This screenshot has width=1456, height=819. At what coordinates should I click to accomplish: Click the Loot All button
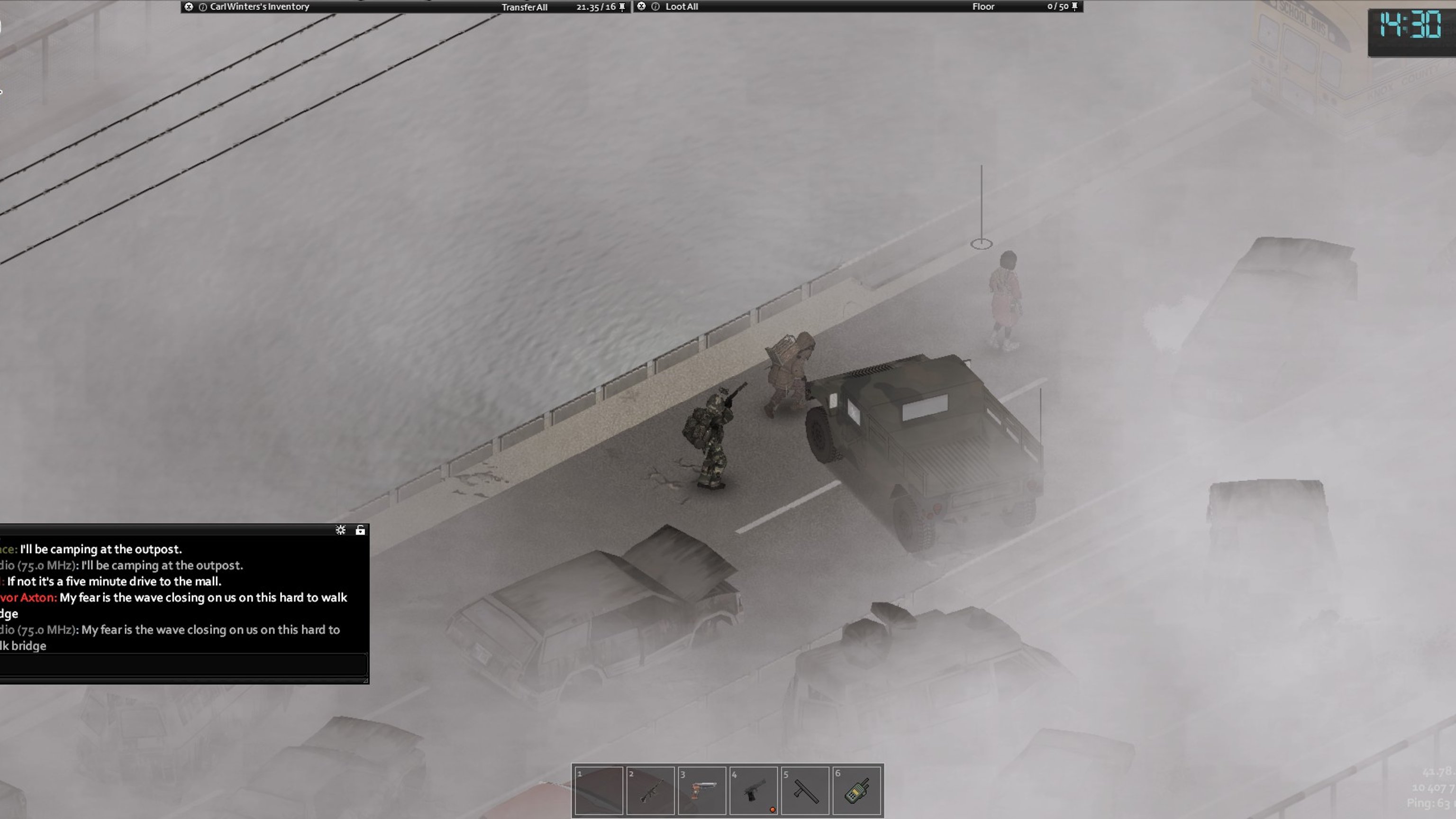[x=682, y=7]
